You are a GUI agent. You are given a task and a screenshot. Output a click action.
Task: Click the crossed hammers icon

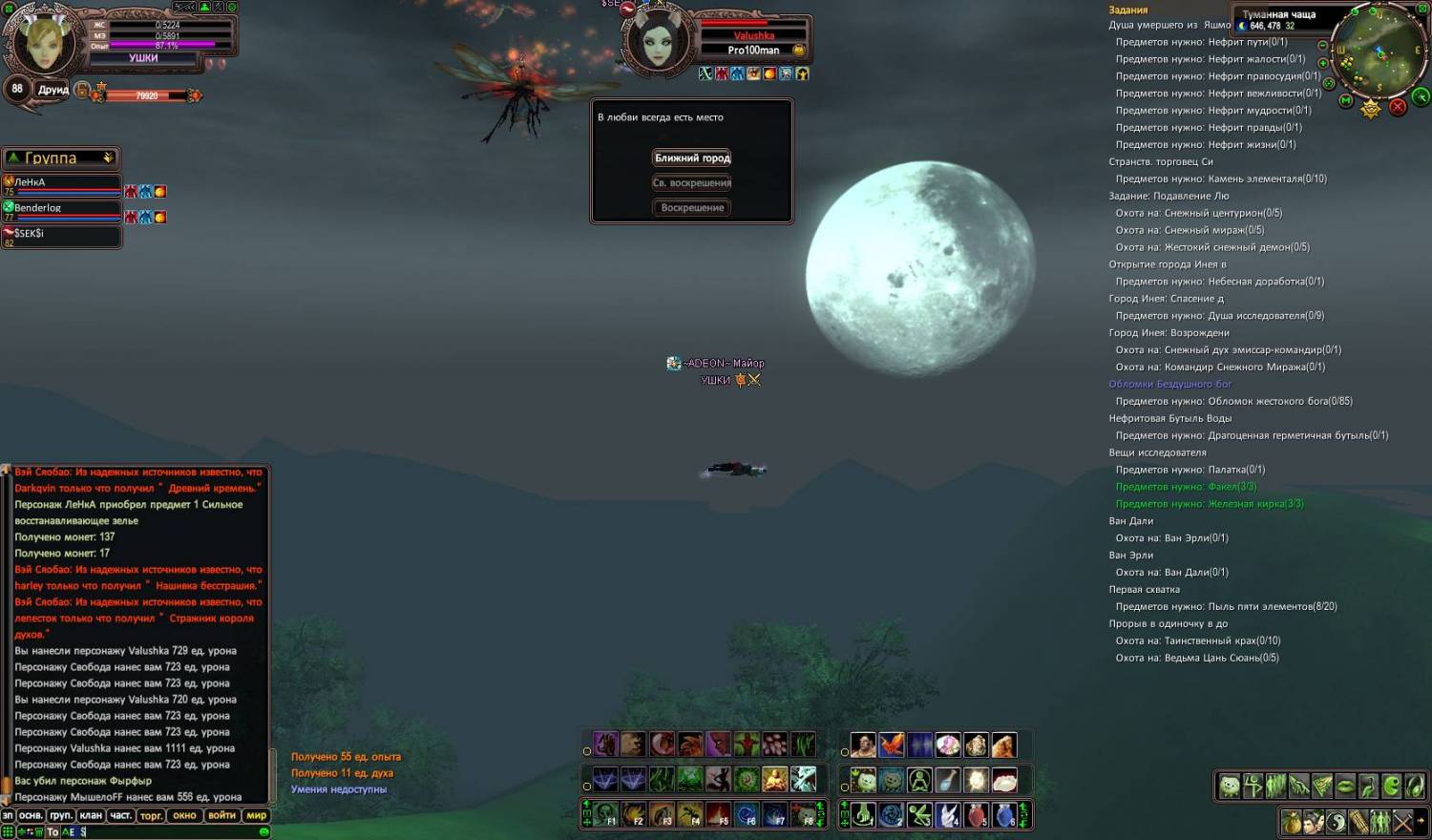coord(1402,822)
